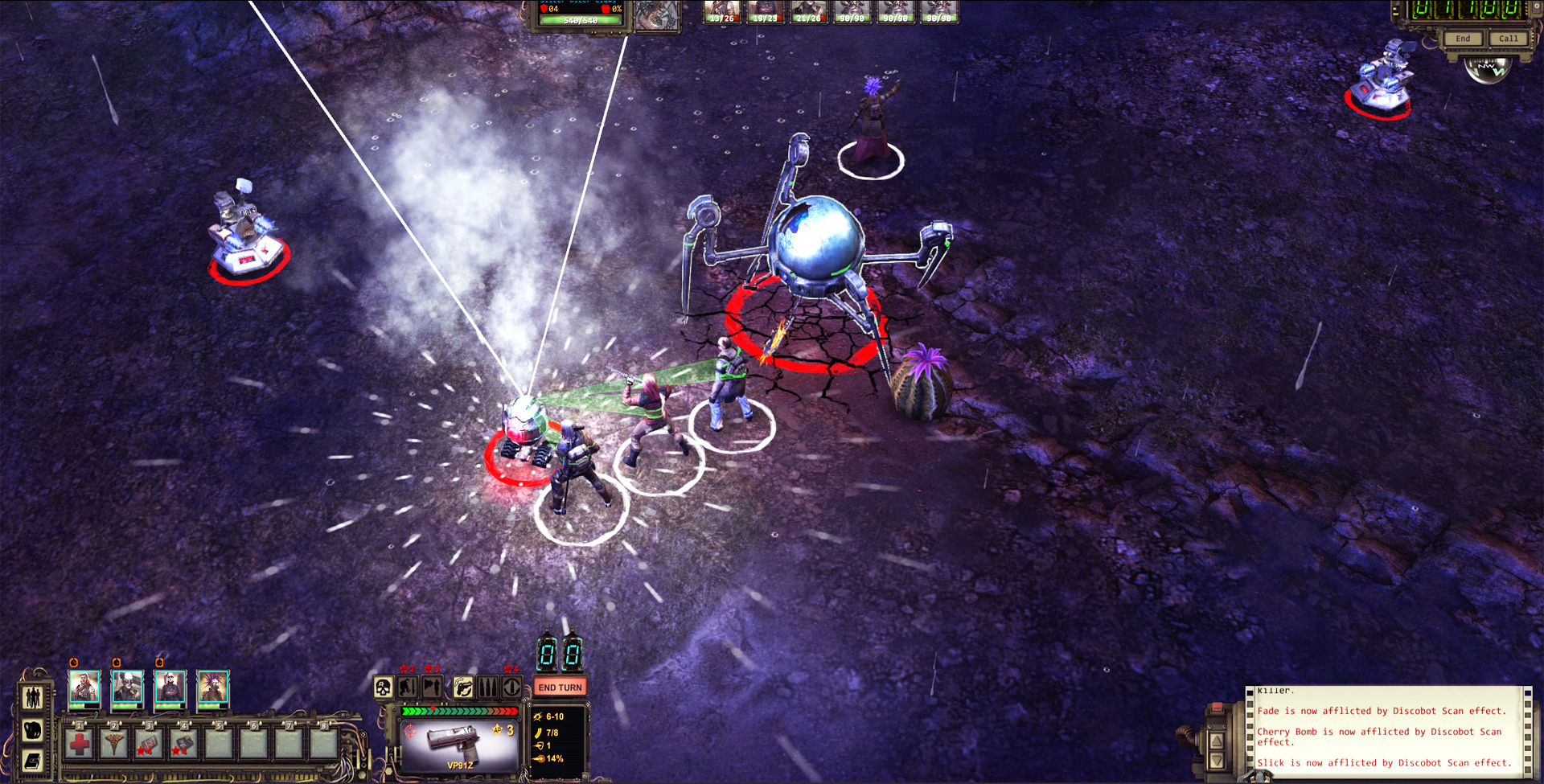This screenshot has width=1544, height=784.
Task: Use the caduceus surgeon kit in slot 2
Action: coord(114,744)
